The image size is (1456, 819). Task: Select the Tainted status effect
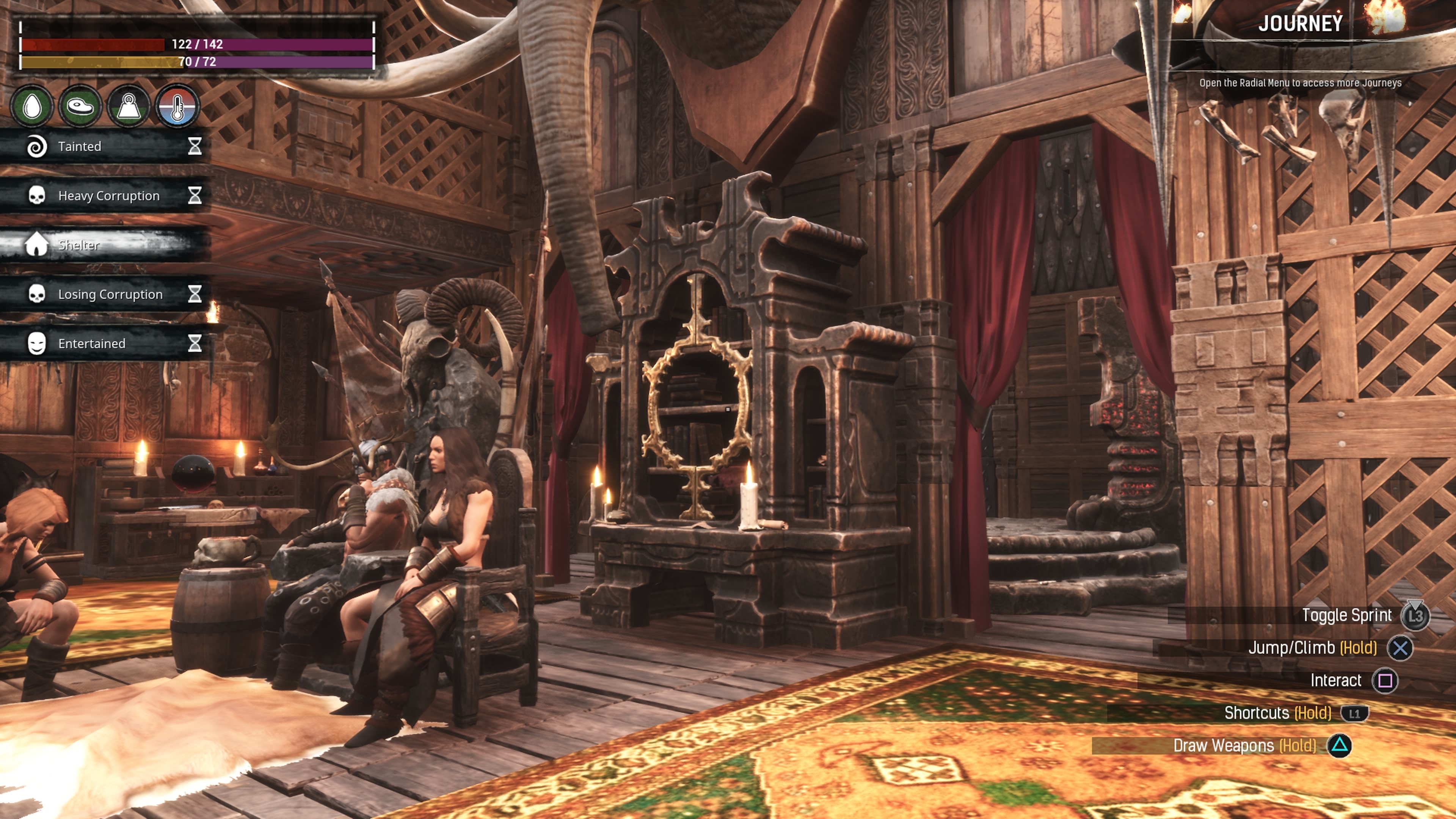(x=105, y=146)
